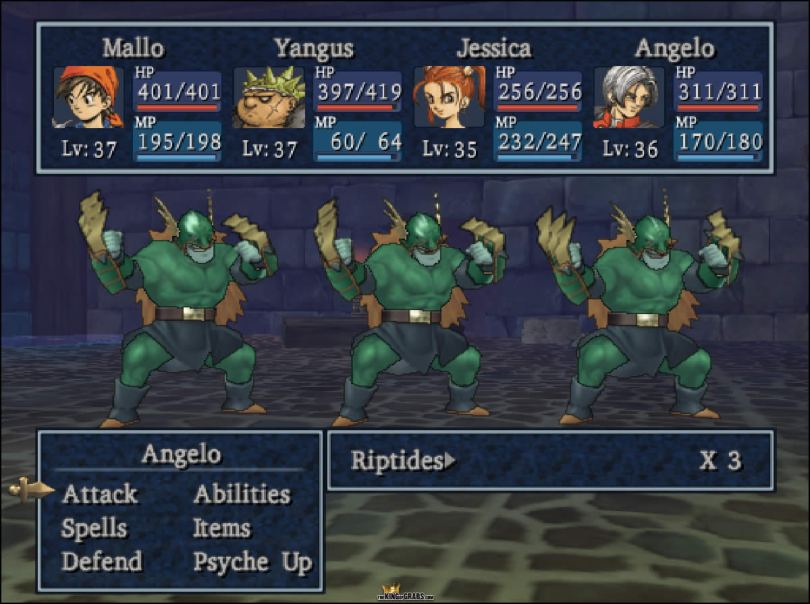Open Angelo's Abilities list
810x604 pixels.
241,494
